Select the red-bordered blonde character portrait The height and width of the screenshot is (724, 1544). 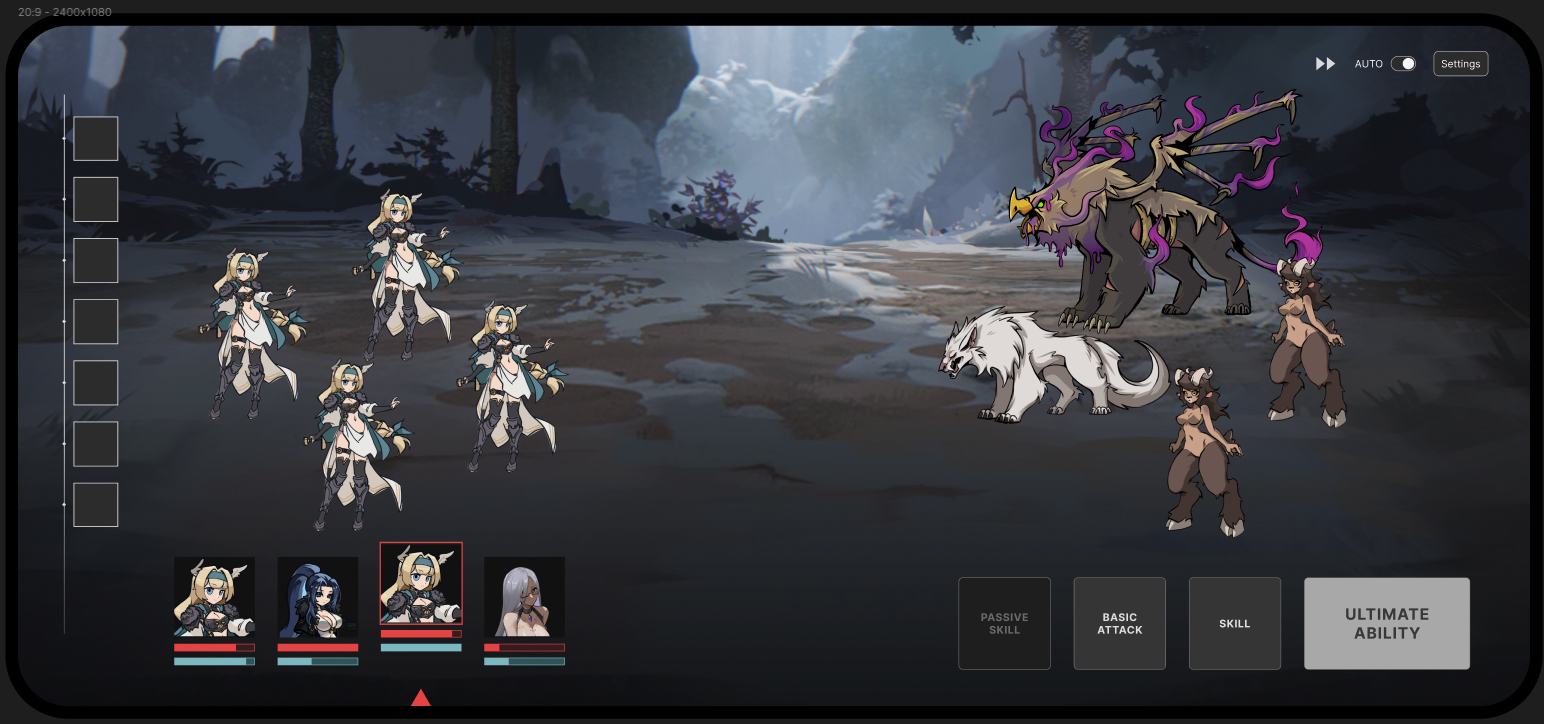click(x=421, y=584)
